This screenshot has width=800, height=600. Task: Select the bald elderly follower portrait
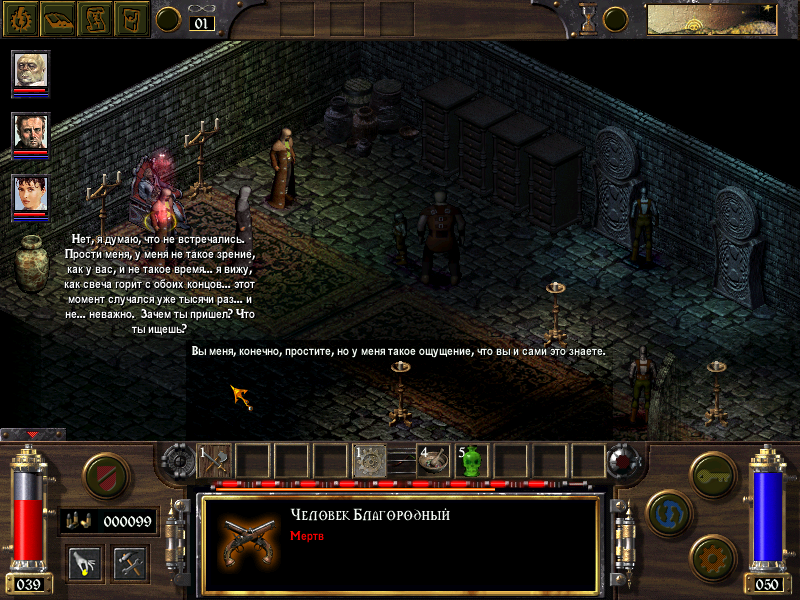(30, 70)
